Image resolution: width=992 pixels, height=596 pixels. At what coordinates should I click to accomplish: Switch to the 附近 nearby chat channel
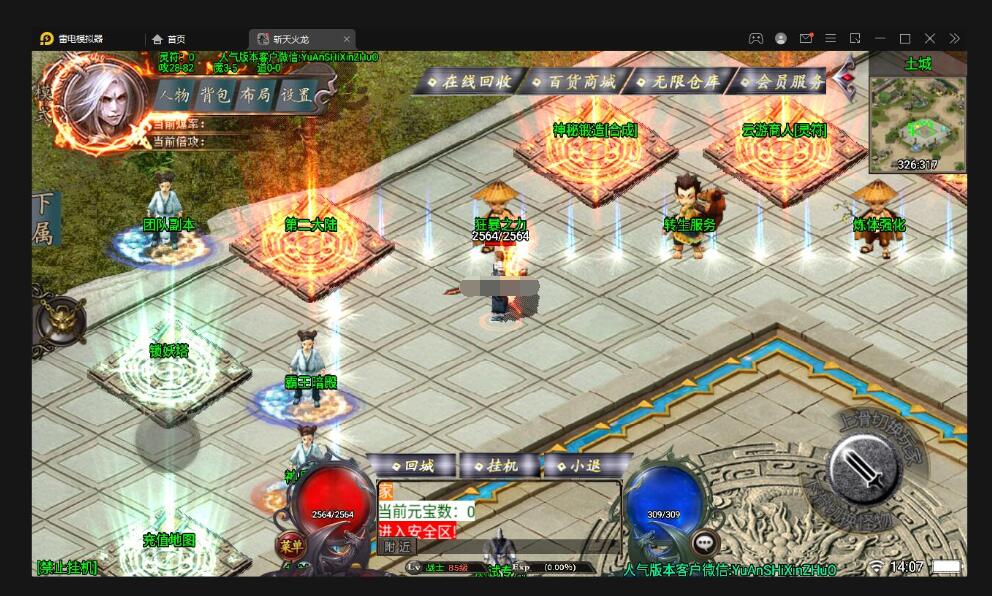point(397,546)
